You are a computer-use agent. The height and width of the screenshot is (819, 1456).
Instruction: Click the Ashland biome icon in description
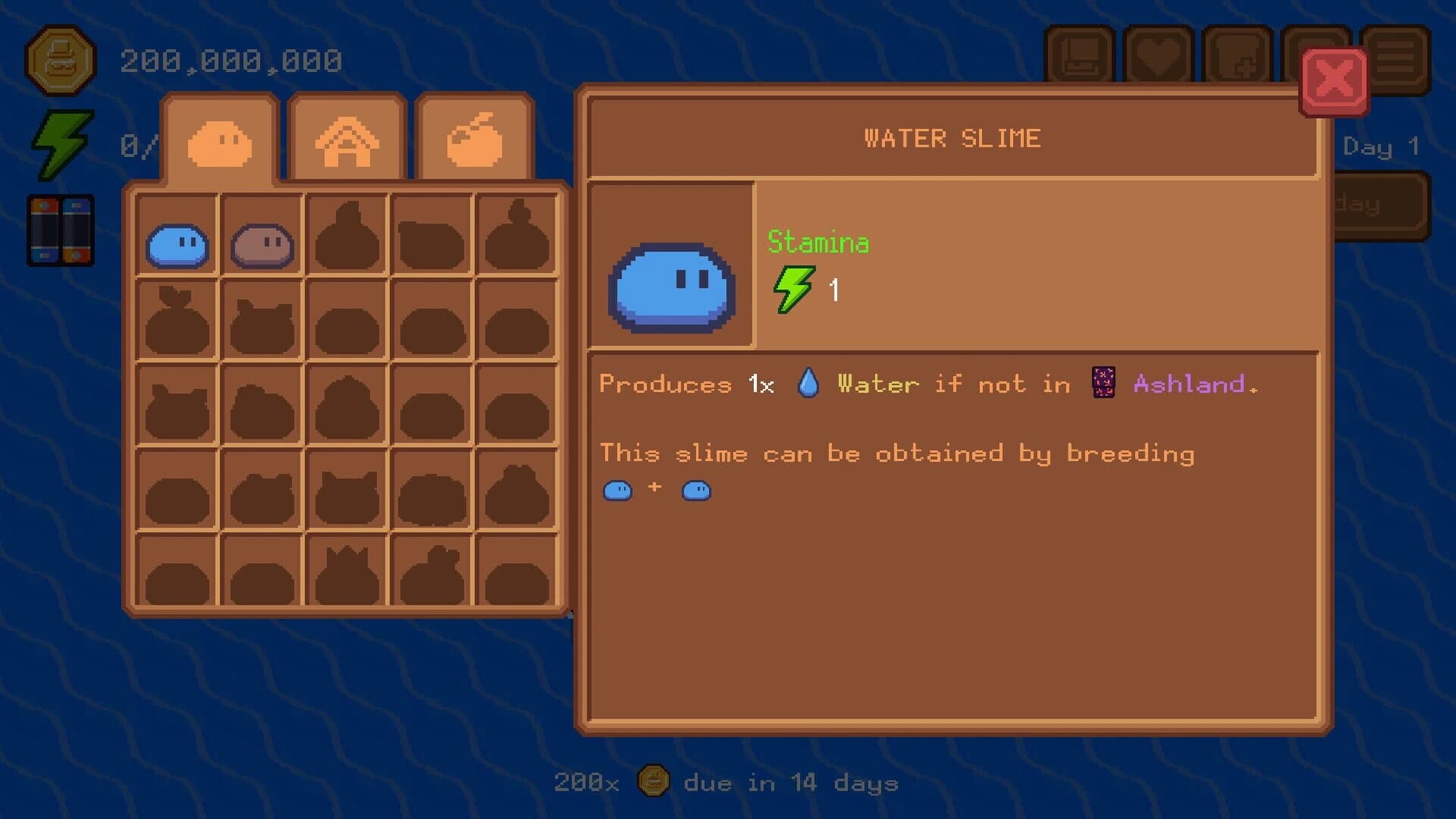1101,384
